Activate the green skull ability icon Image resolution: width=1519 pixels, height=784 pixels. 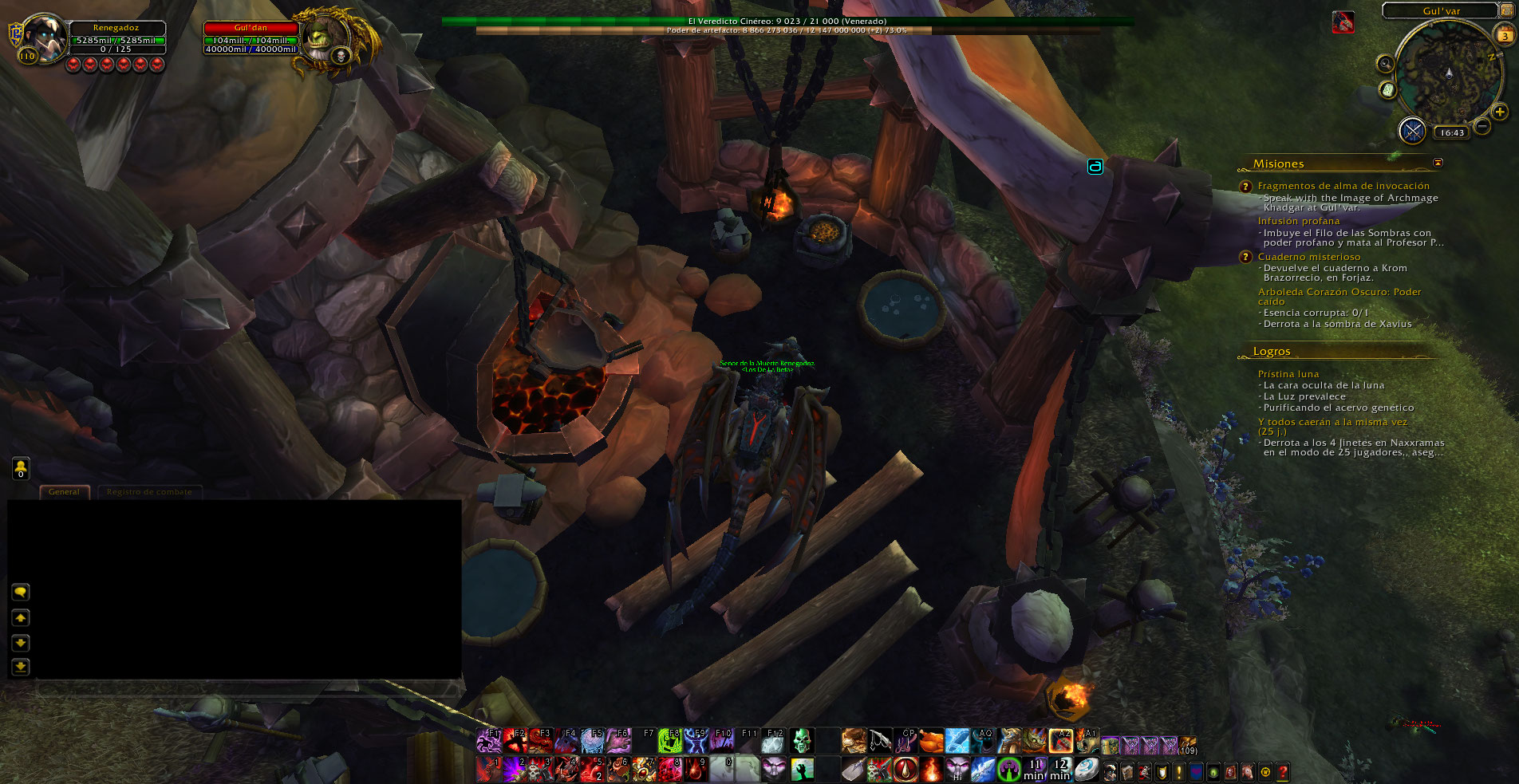click(802, 741)
